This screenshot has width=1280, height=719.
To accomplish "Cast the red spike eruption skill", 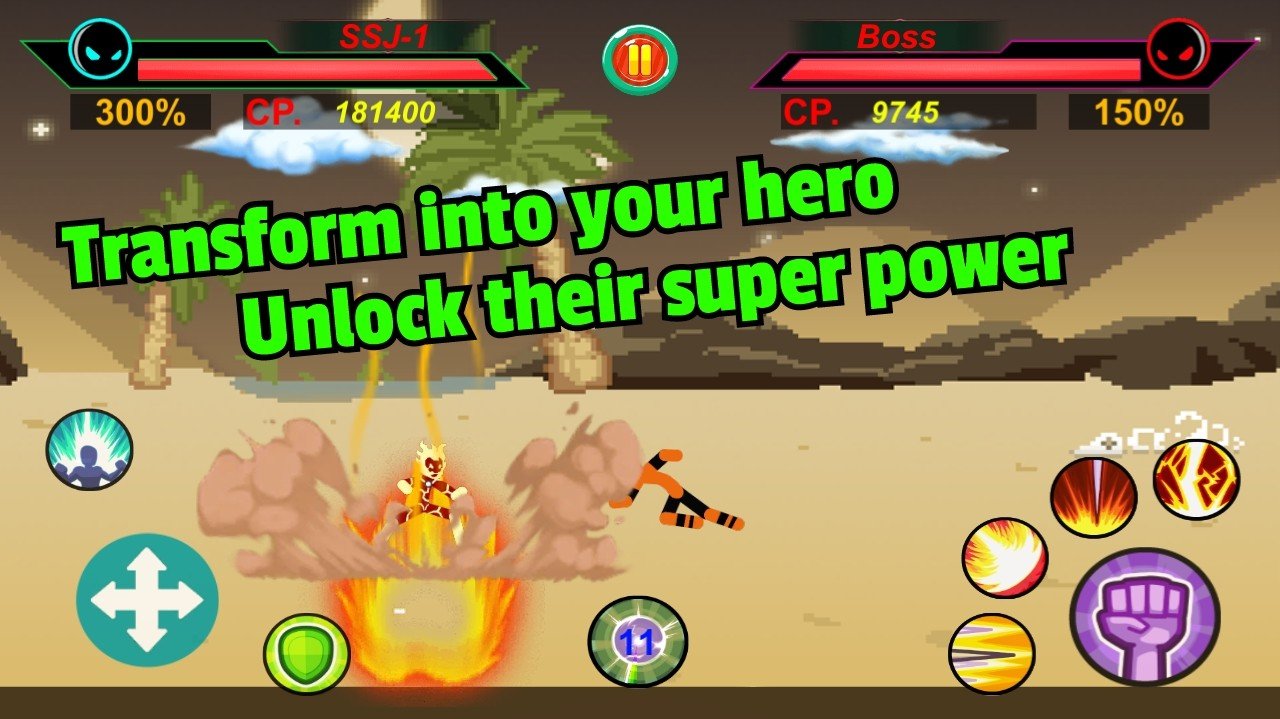I will (1093, 496).
